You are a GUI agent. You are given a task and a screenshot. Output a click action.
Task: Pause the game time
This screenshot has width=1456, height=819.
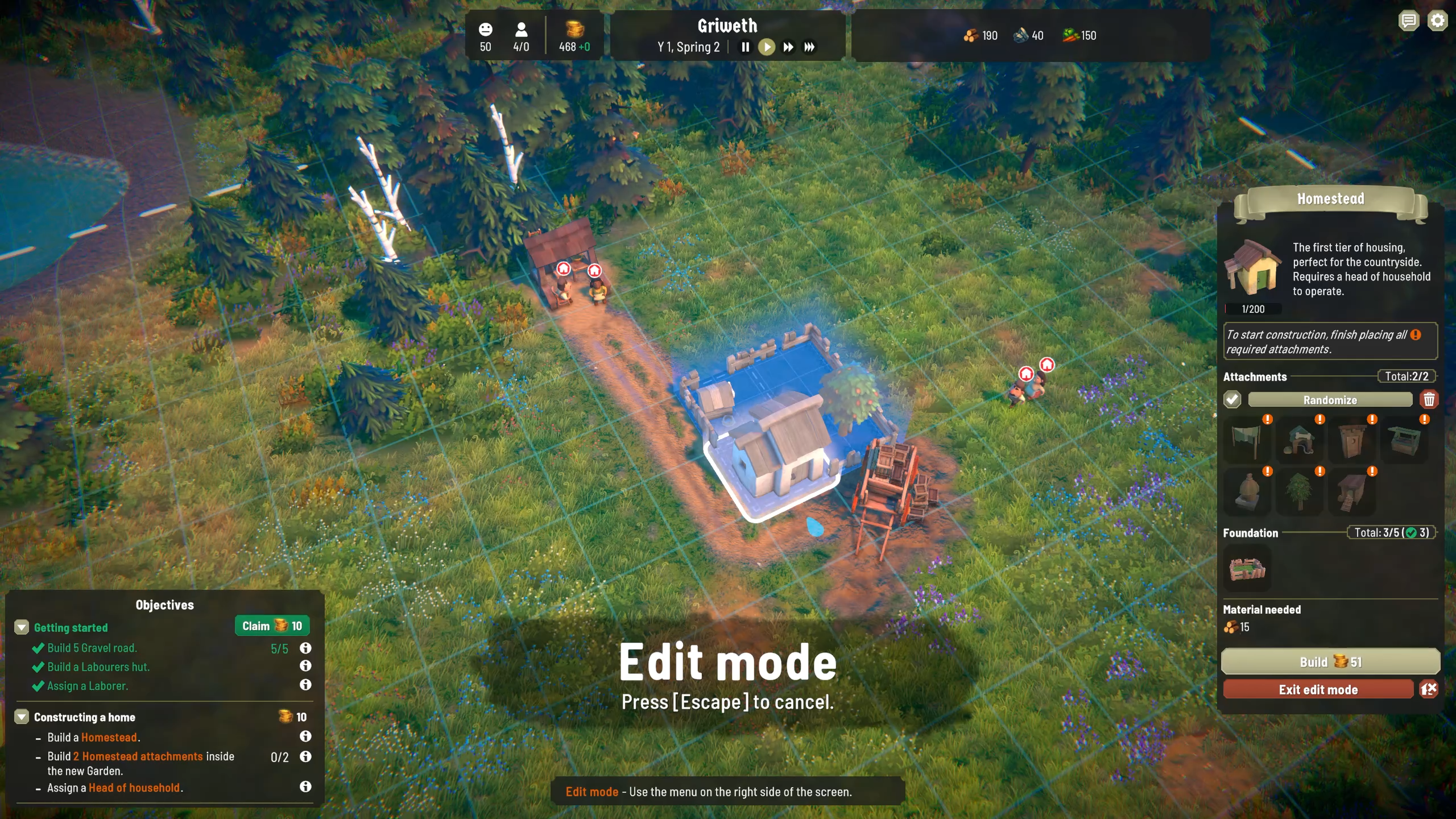(x=745, y=47)
